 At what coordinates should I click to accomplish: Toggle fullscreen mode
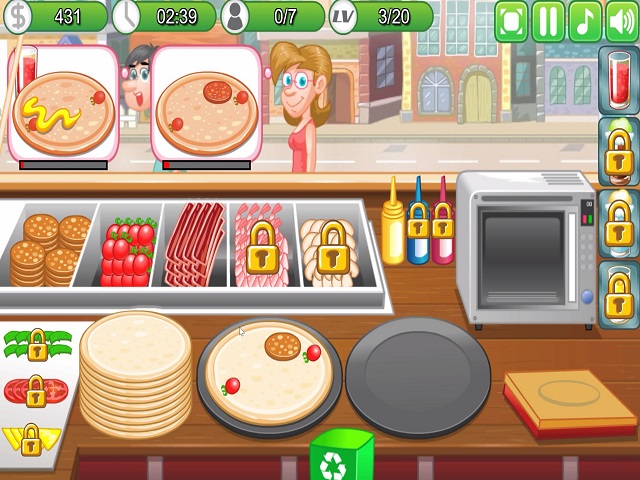tap(511, 21)
